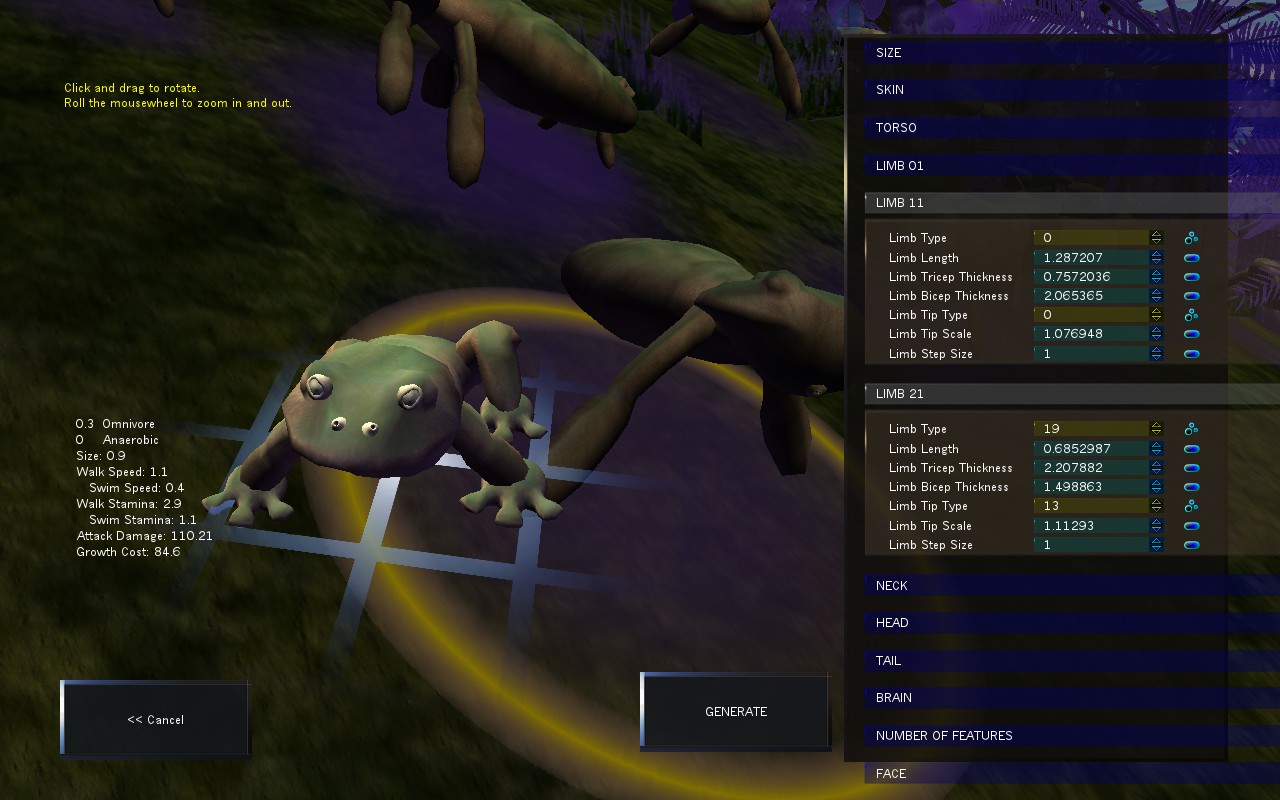Click the << Cancel button
This screenshot has height=800, width=1280.
tap(154, 719)
